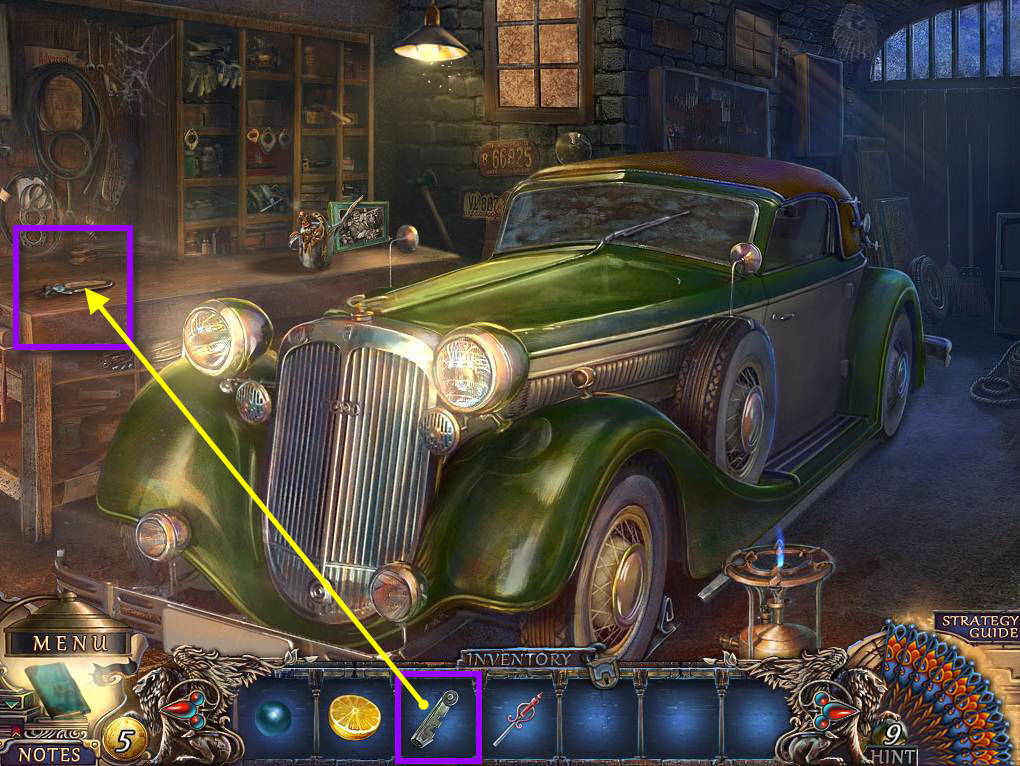
Task: Pick the orange slice from inventory
Action: (x=355, y=717)
